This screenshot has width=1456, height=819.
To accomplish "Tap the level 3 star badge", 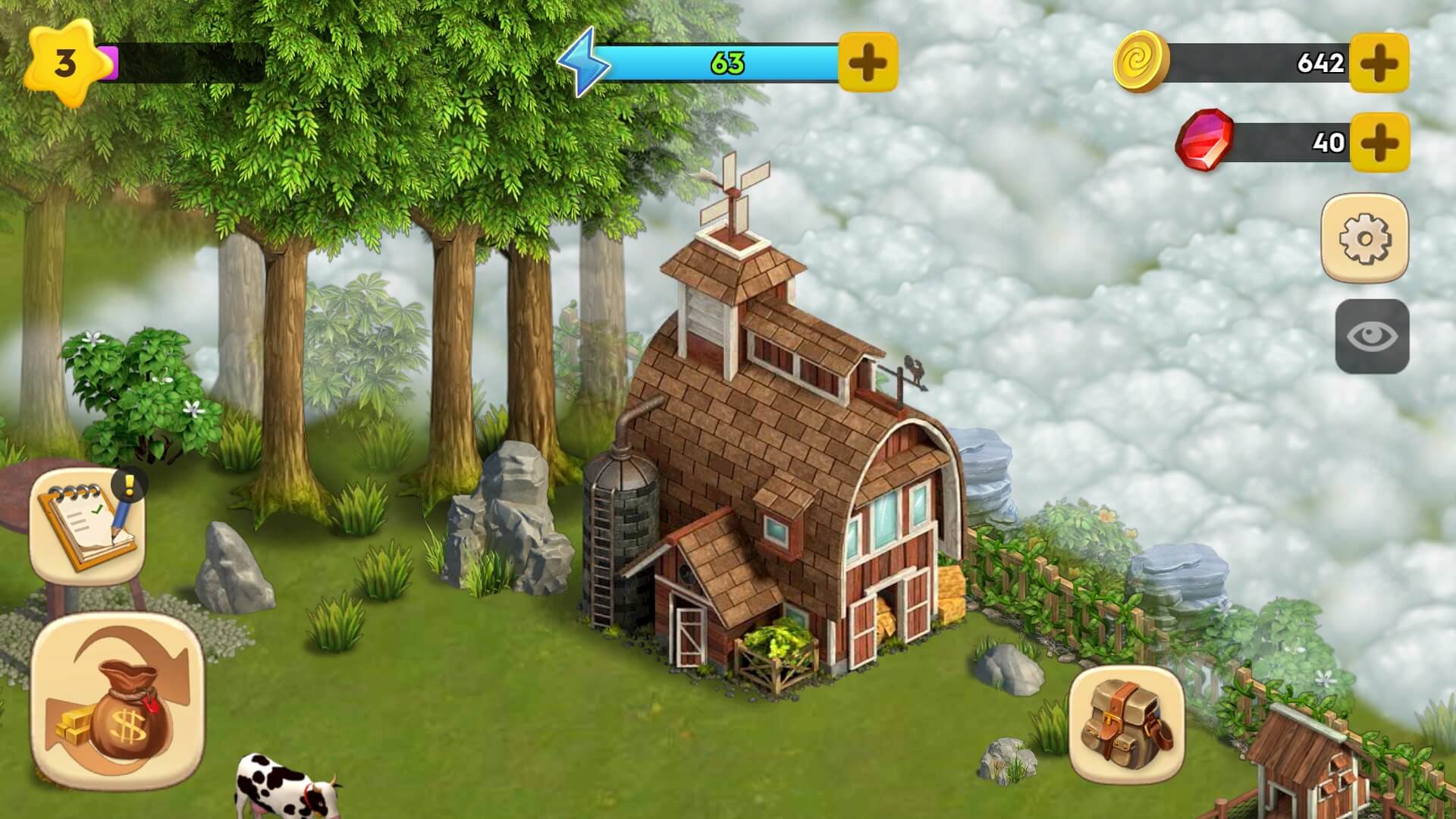I will 64,62.
